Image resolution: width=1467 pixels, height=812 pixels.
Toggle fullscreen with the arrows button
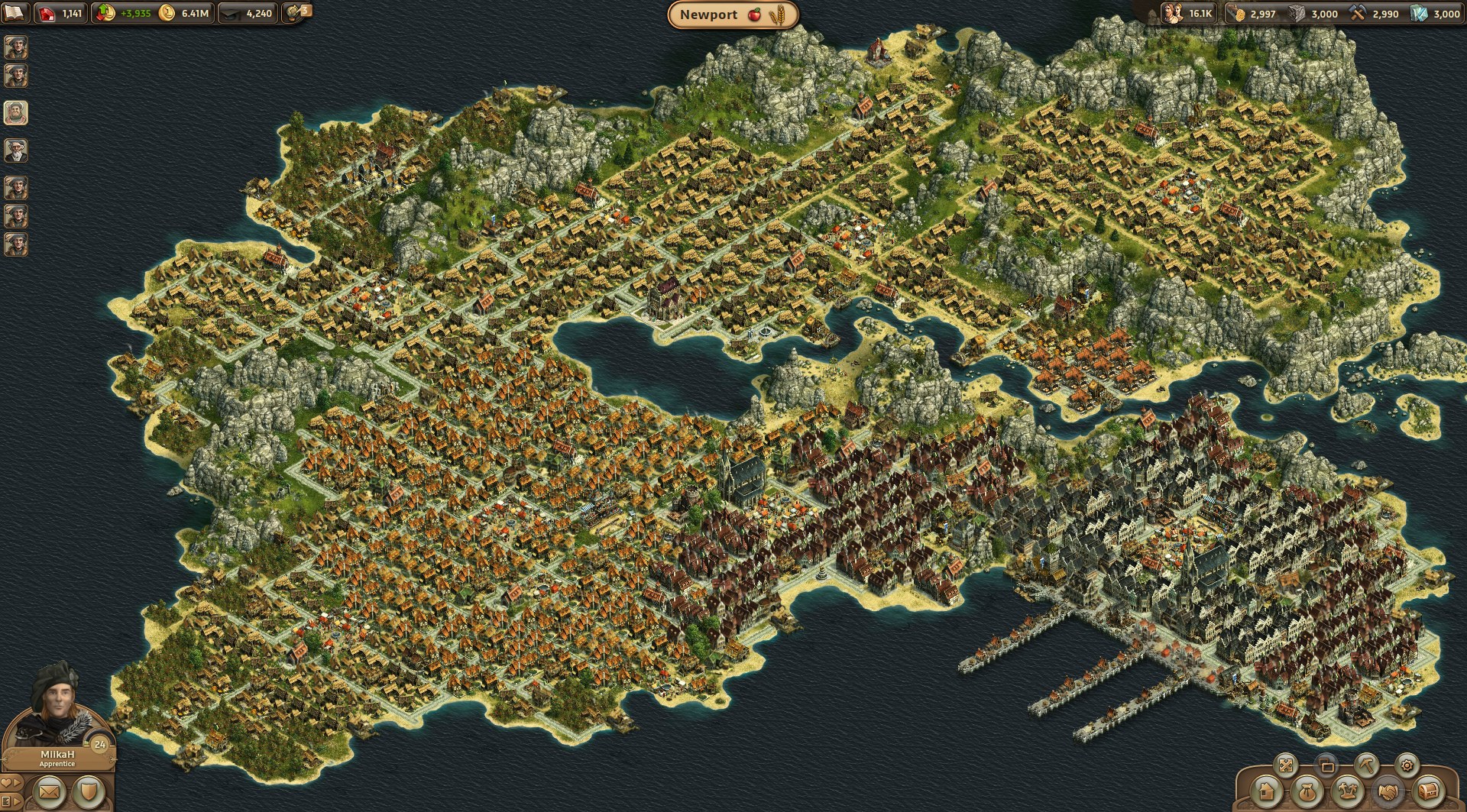(1287, 765)
